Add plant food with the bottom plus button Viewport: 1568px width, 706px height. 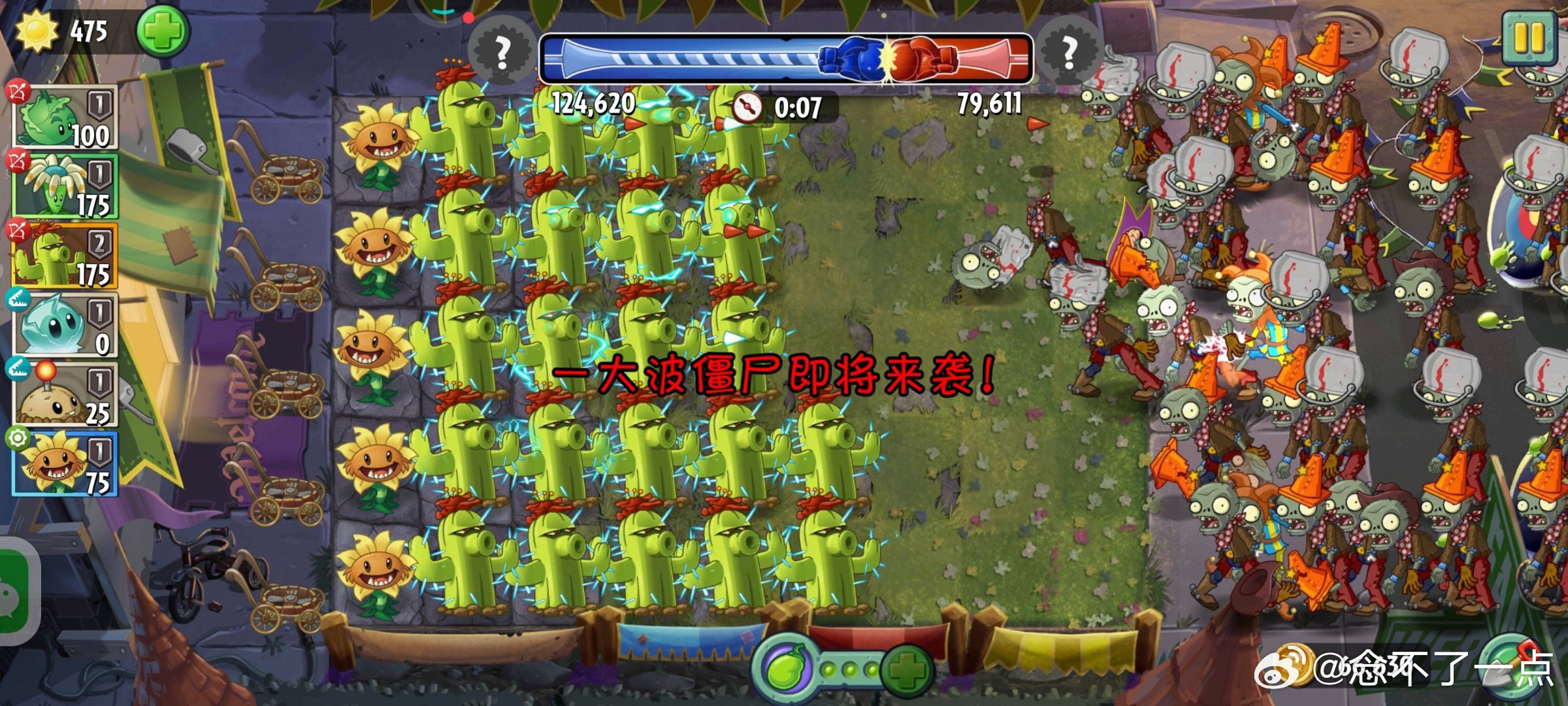[x=907, y=670]
